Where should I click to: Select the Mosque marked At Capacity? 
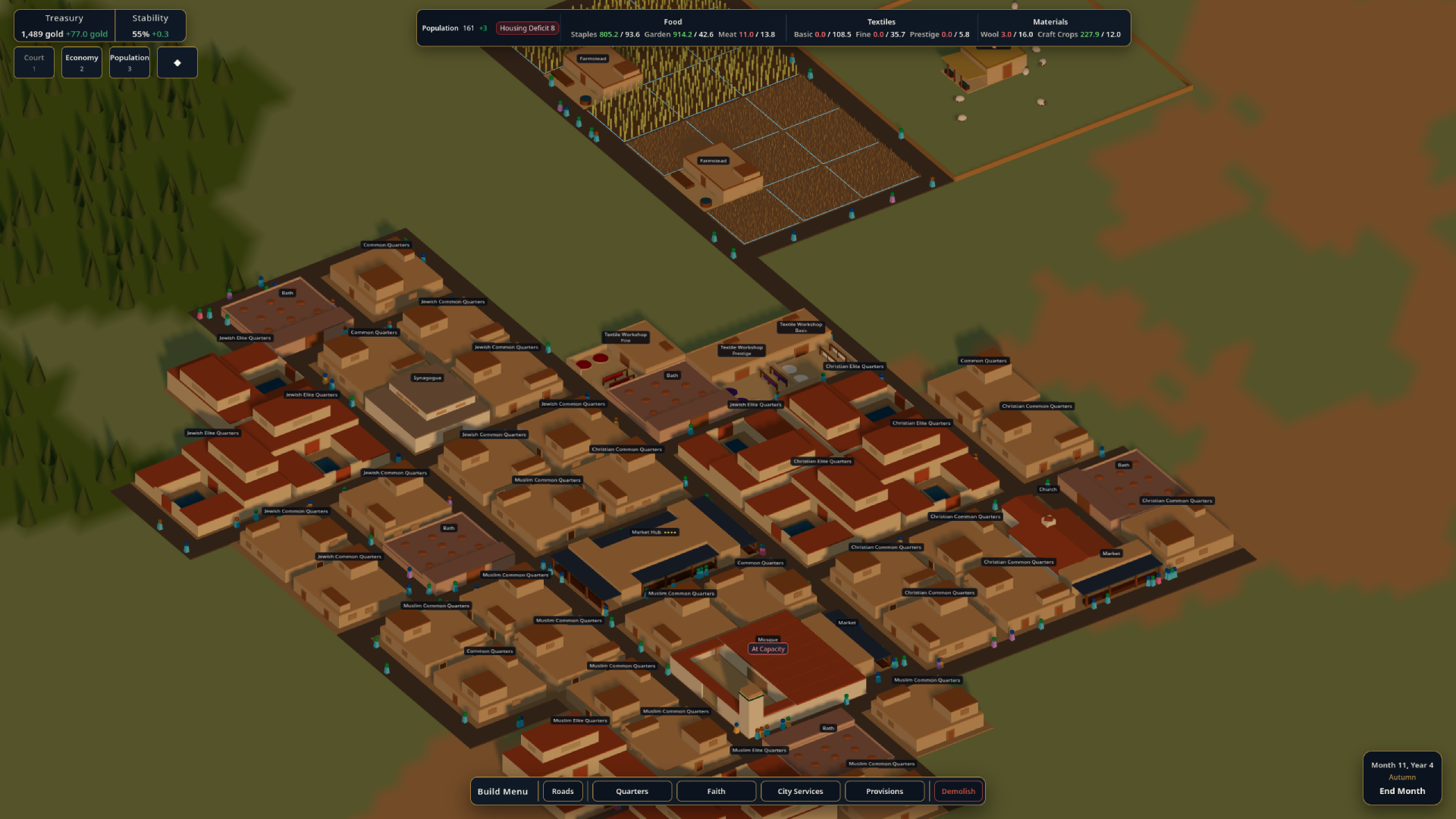[x=766, y=639]
